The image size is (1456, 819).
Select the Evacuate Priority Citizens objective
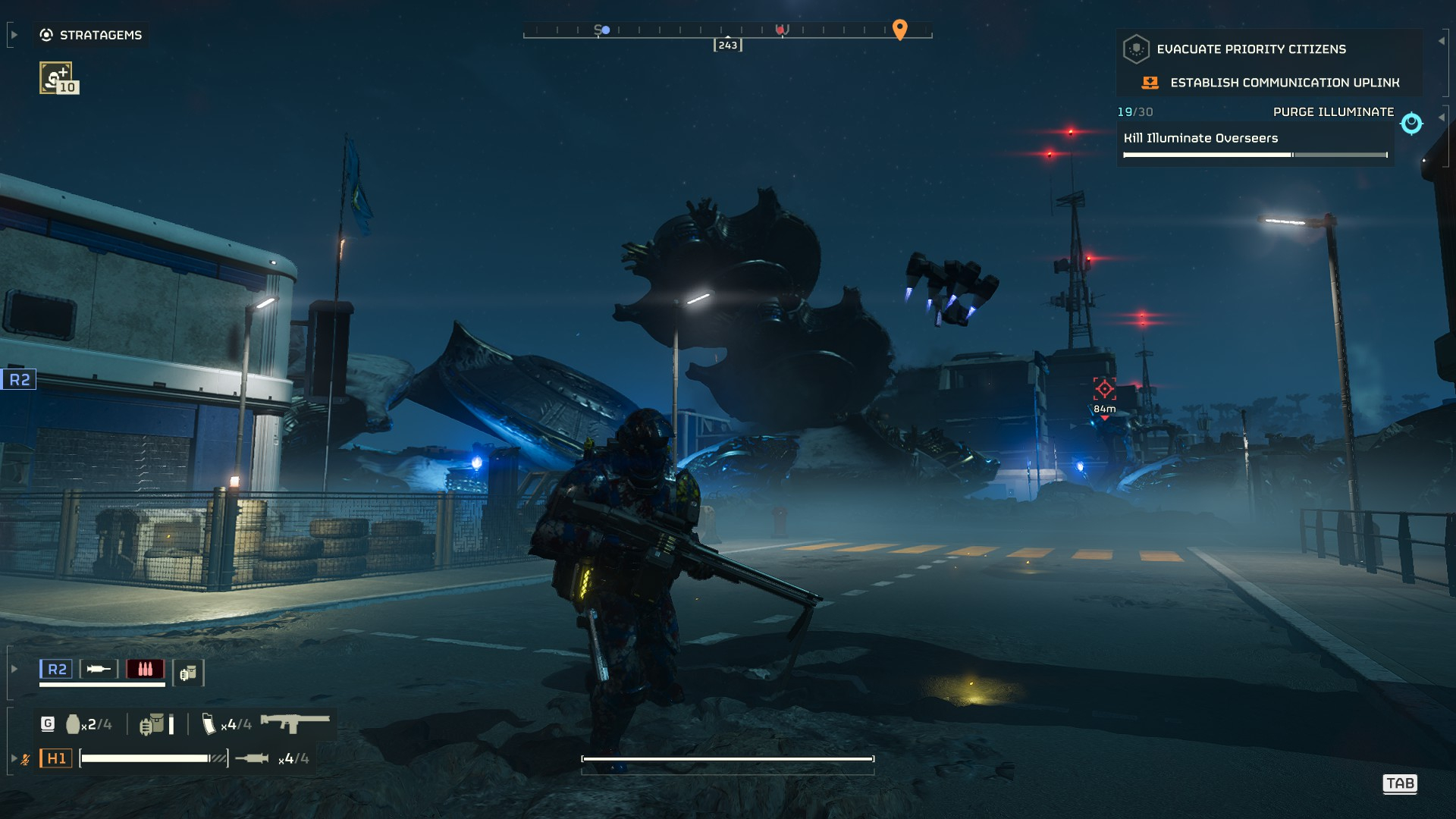click(x=1250, y=49)
